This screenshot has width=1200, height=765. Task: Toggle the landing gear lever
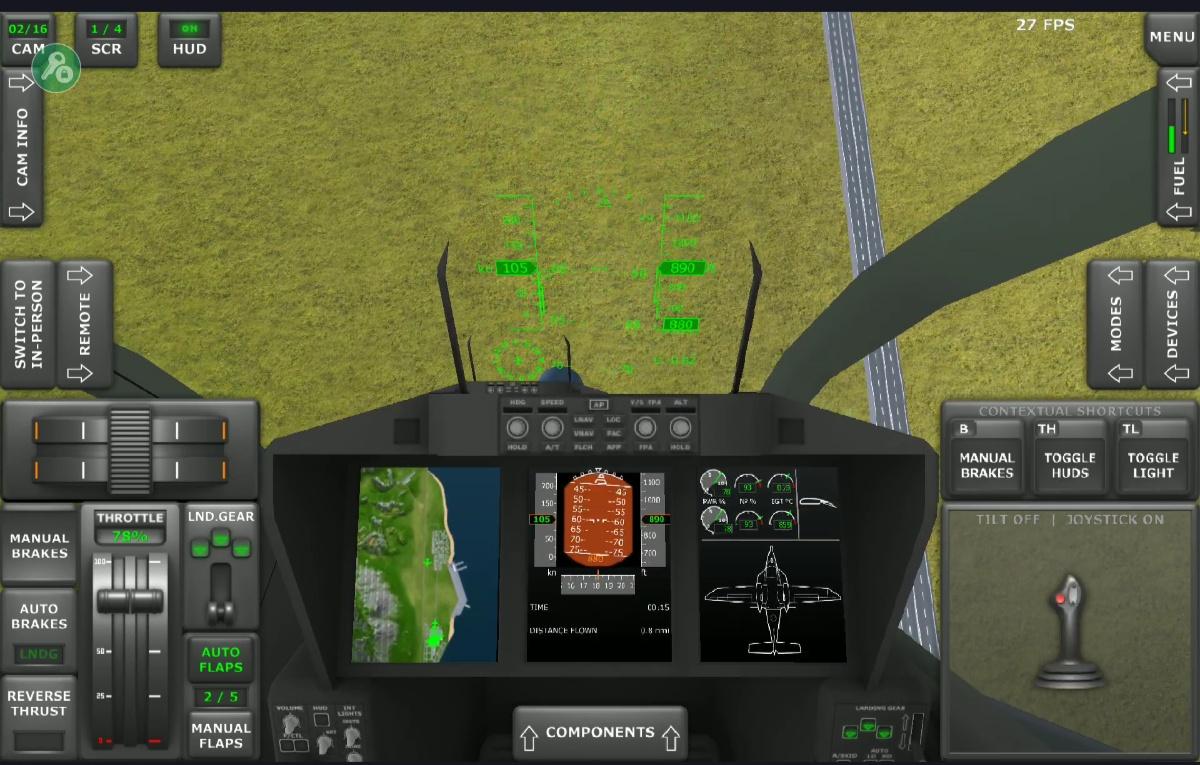[x=220, y=580]
